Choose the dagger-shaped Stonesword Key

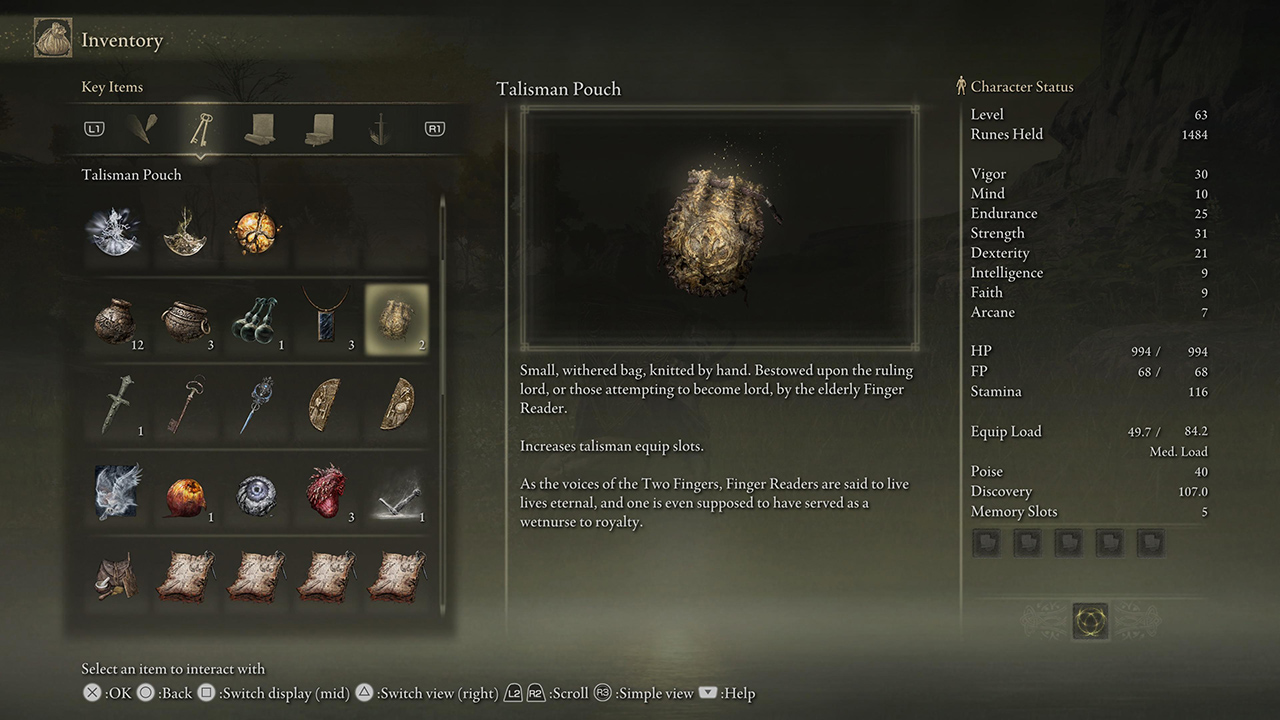(117, 404)
